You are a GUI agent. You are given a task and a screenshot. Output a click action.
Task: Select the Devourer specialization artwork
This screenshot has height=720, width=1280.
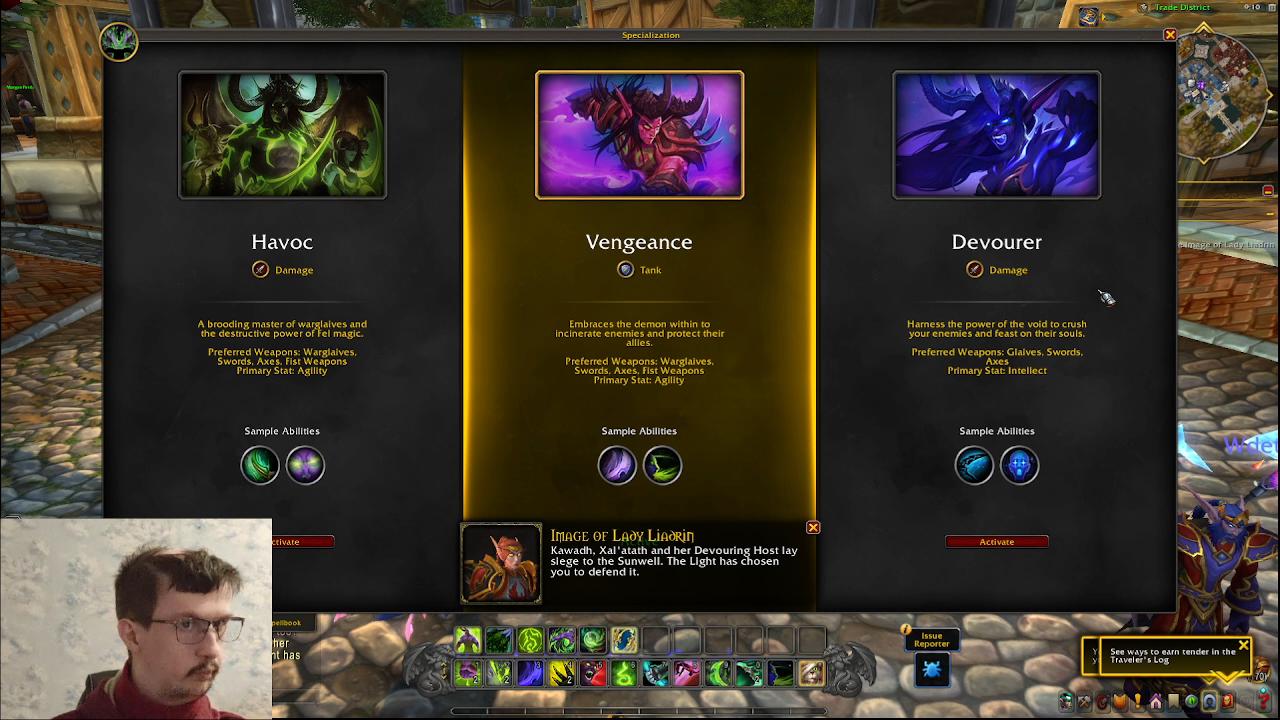coord(996,135)
